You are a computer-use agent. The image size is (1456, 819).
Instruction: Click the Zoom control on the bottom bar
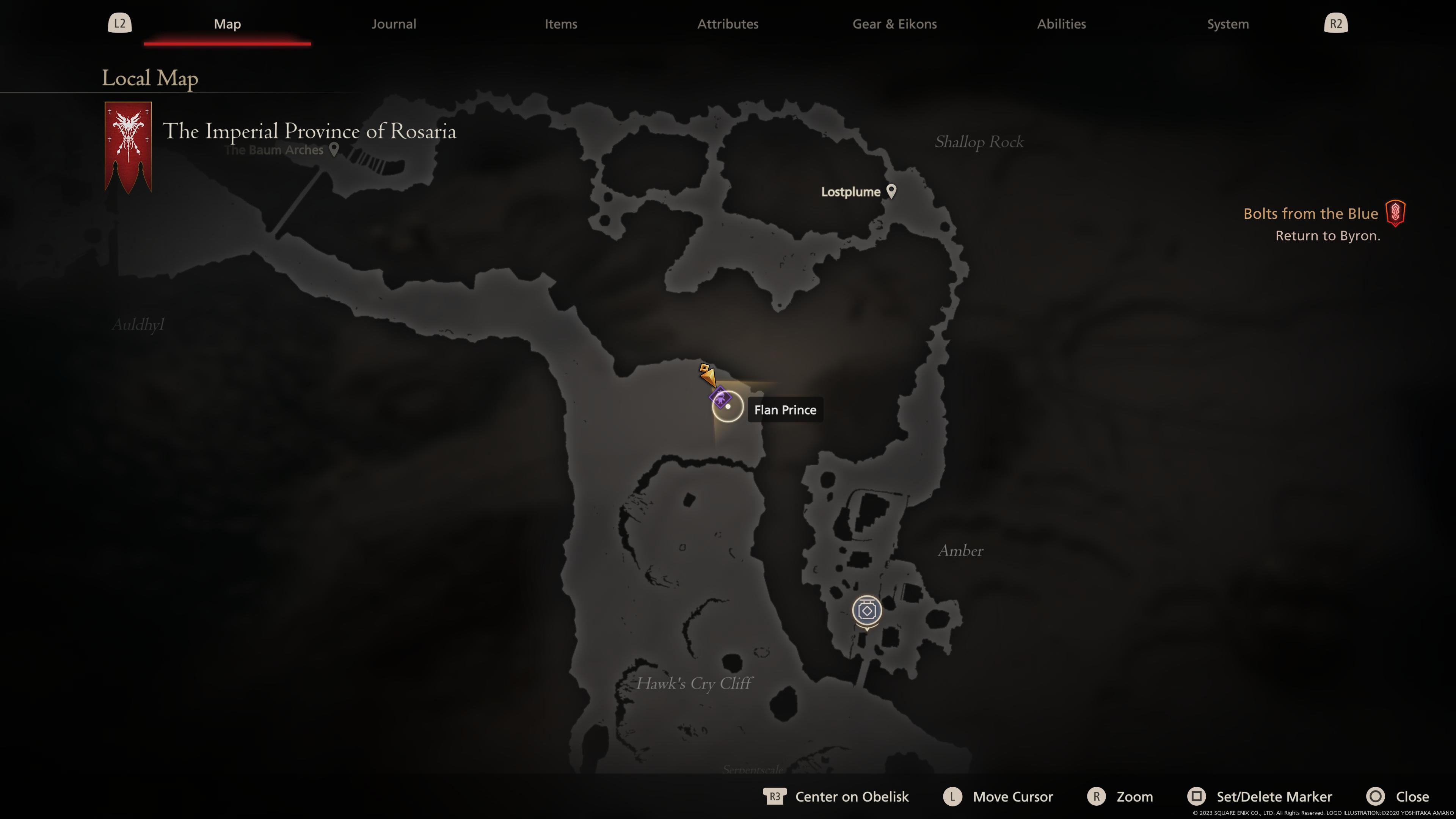coord(1134,796)
